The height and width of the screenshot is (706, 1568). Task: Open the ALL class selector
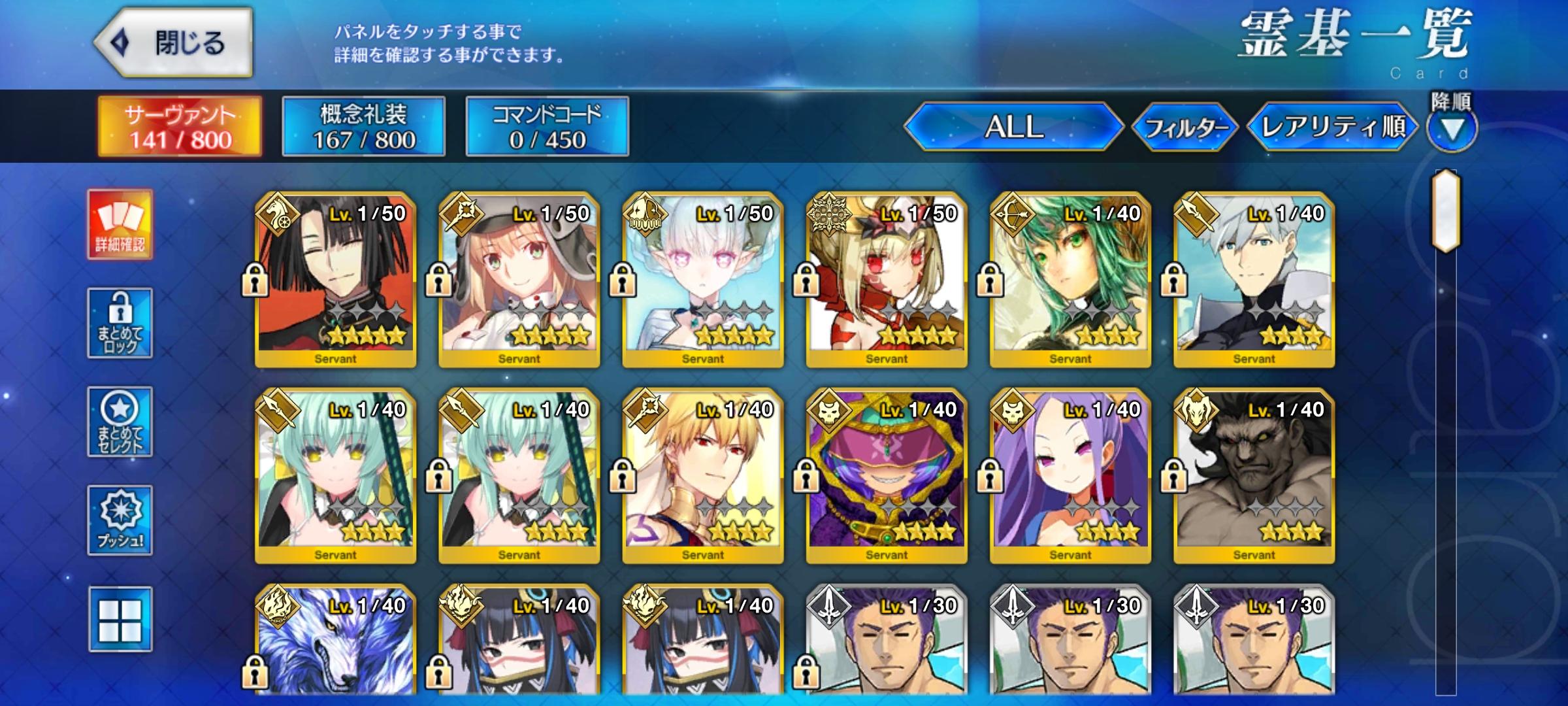tap(1013, 127)
